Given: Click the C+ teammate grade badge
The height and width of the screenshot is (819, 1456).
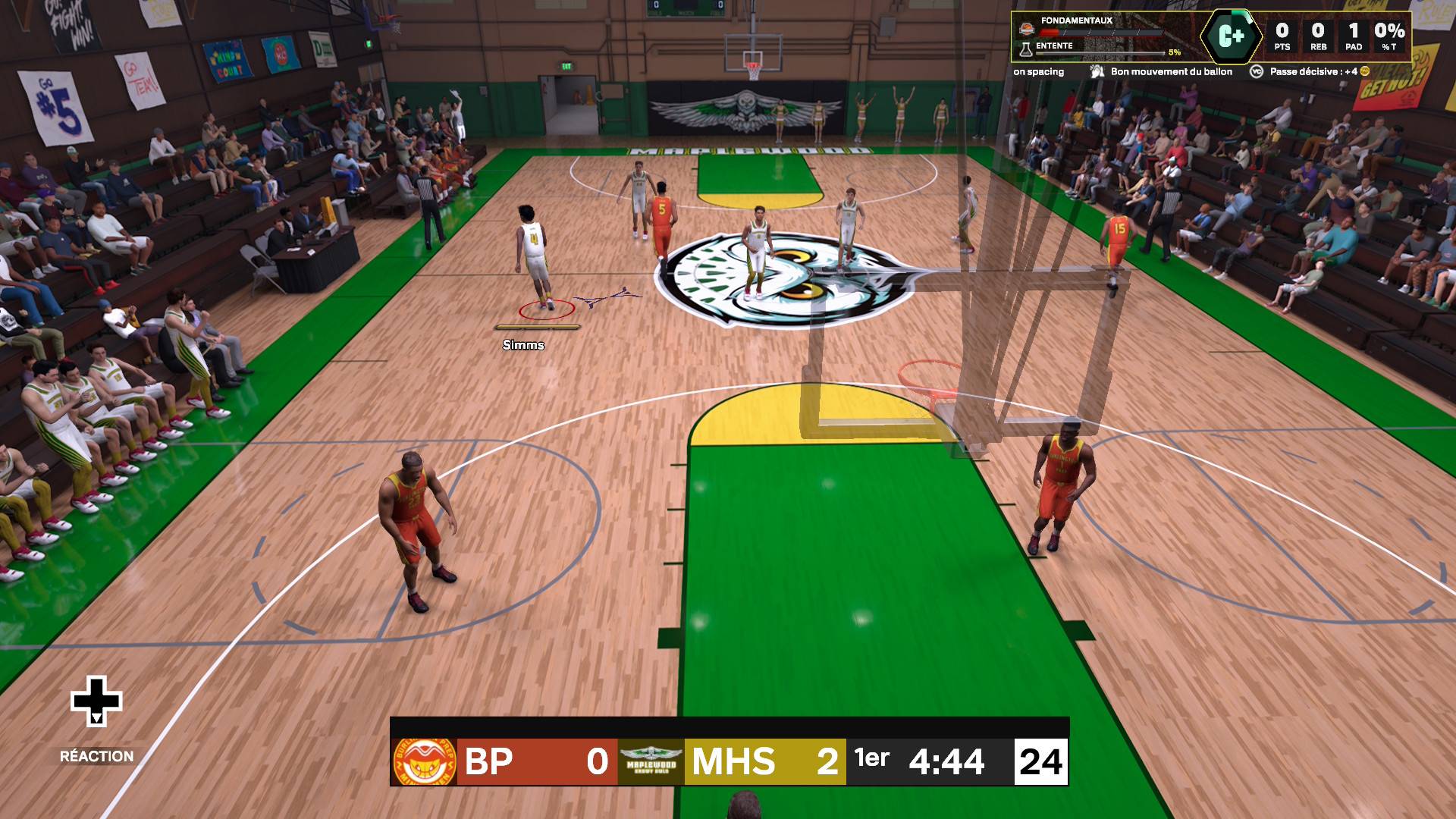Looking at the screenshot, I should click(1231, 36).
